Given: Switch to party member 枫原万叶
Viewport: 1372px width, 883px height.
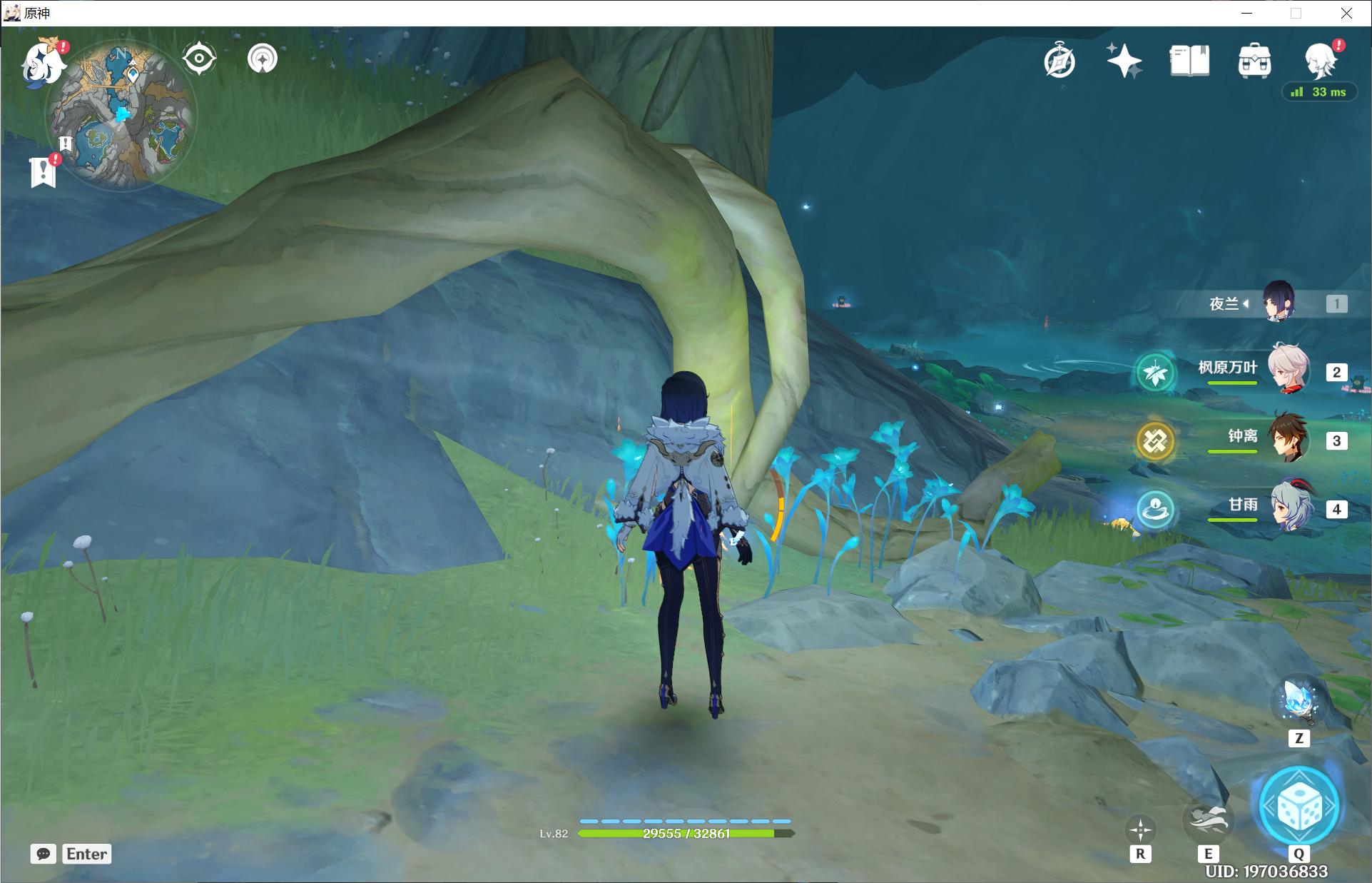Looking at the screenshot, I should tap(1288, 369).
